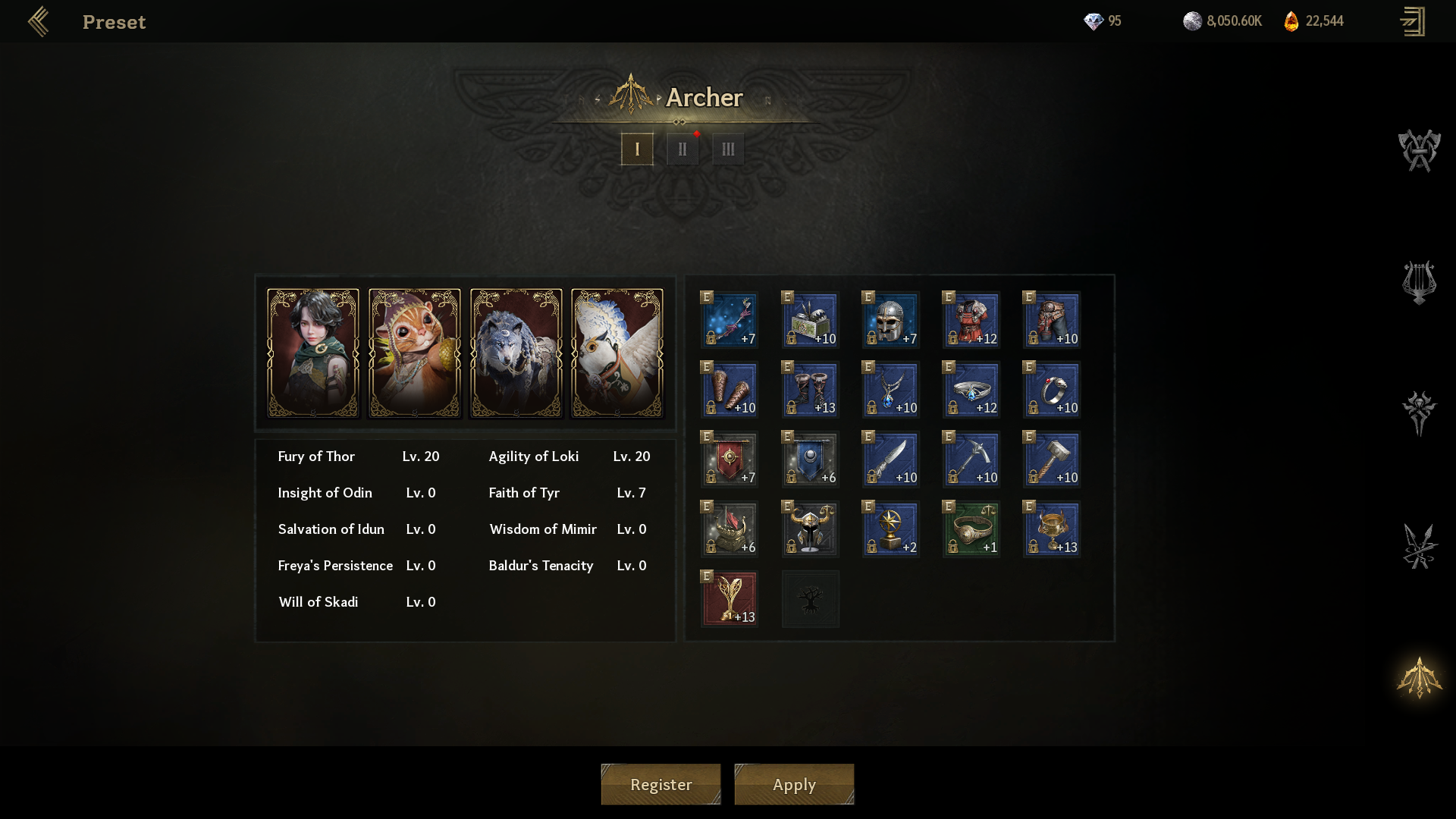Apply the current preset
The image size is (1456, 819).
tap(794, 784)
